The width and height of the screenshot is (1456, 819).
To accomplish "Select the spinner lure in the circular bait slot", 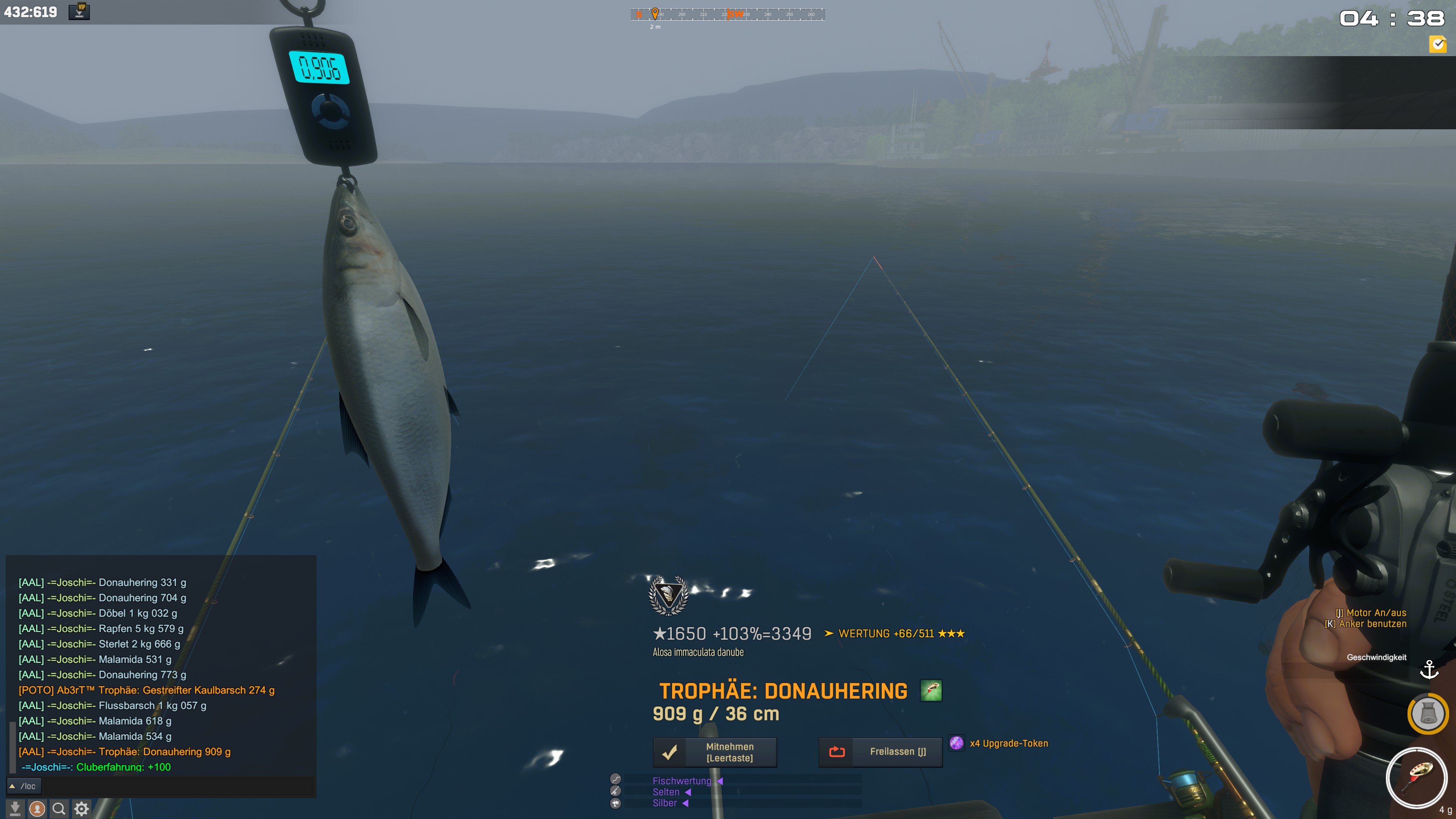I will pos(1416,778).
